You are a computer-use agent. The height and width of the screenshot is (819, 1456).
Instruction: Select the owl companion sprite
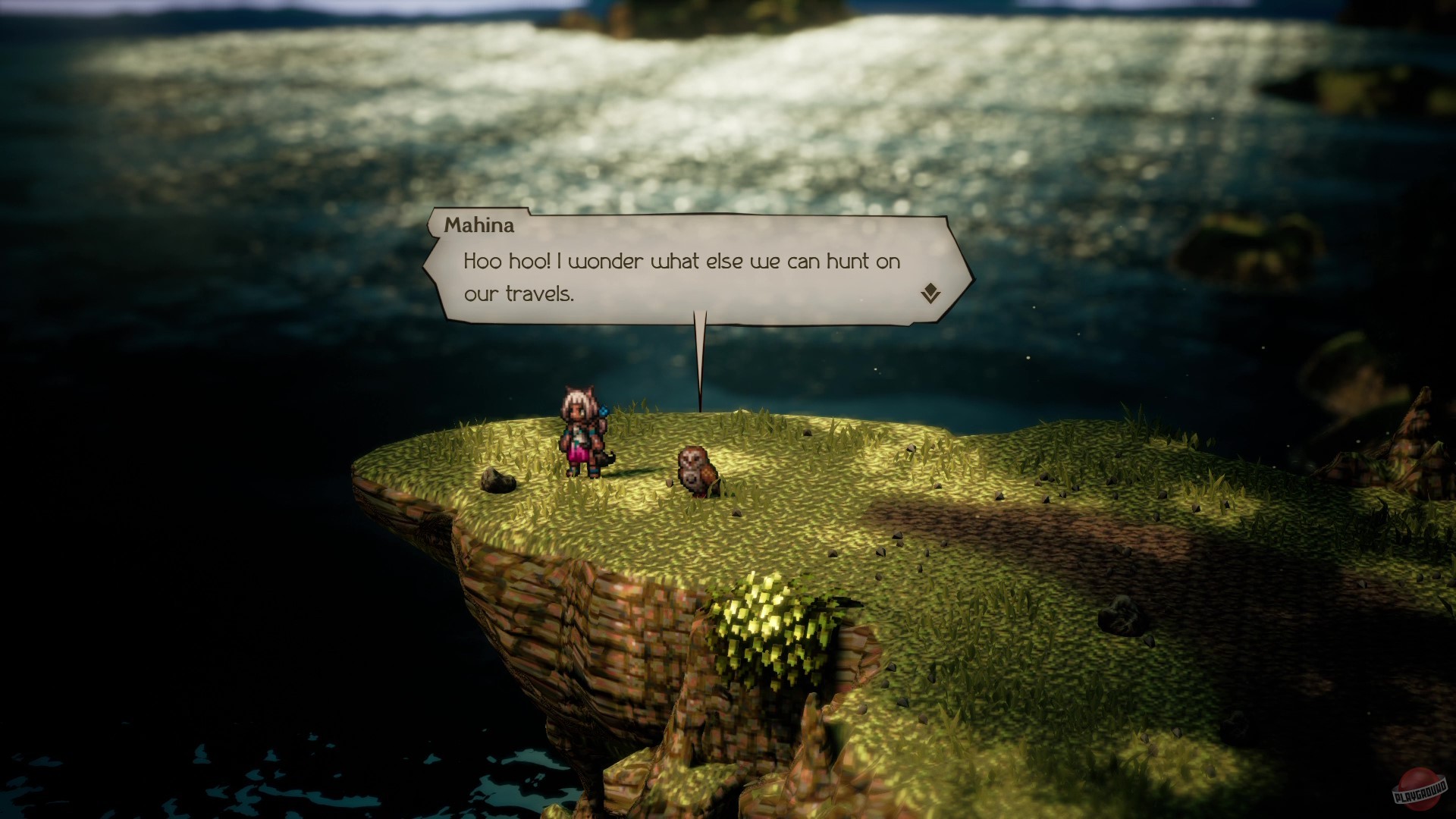(696, 470)
